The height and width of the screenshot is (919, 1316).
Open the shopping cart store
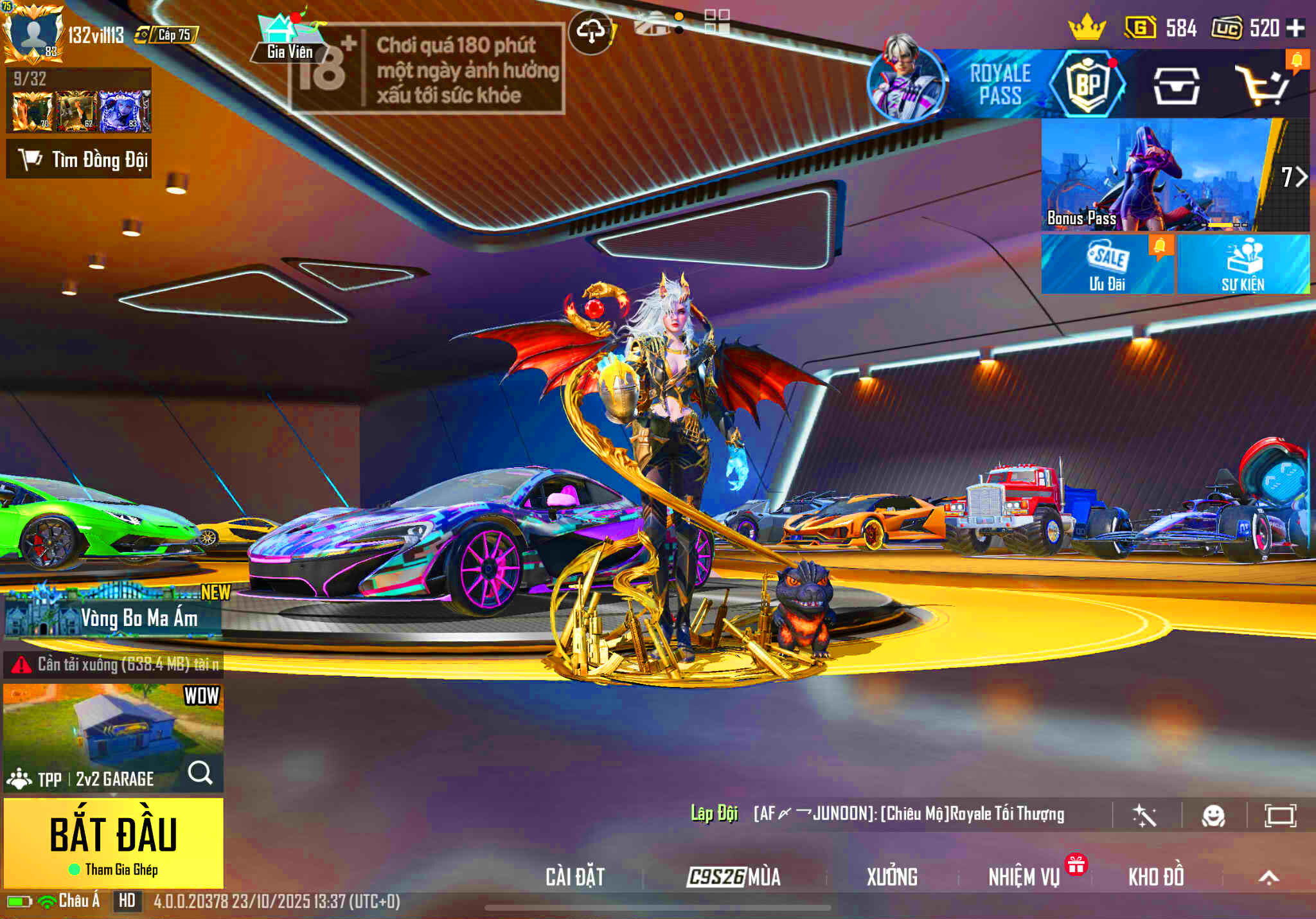point(1263,86)
